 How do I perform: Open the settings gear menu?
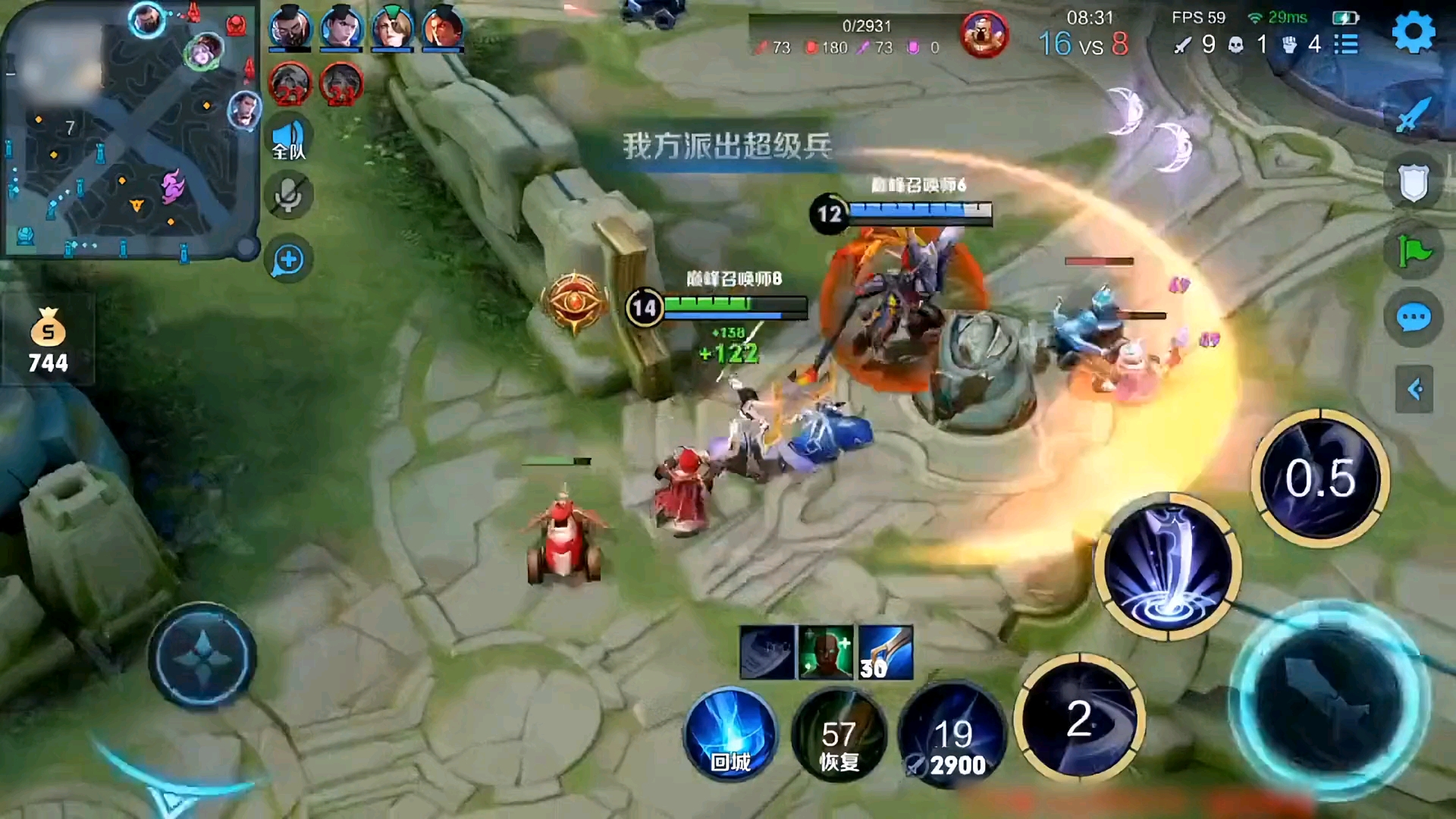[1414, 33]
